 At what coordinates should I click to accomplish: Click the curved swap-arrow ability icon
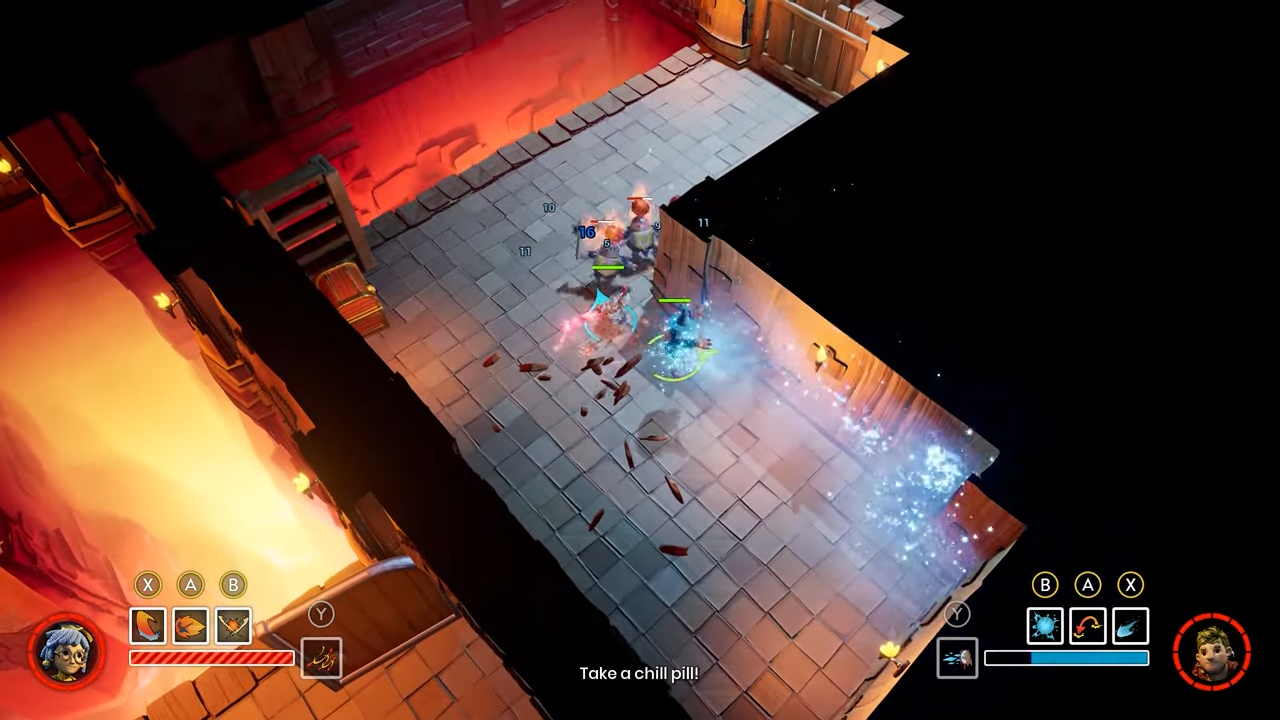pos(1087,625)
